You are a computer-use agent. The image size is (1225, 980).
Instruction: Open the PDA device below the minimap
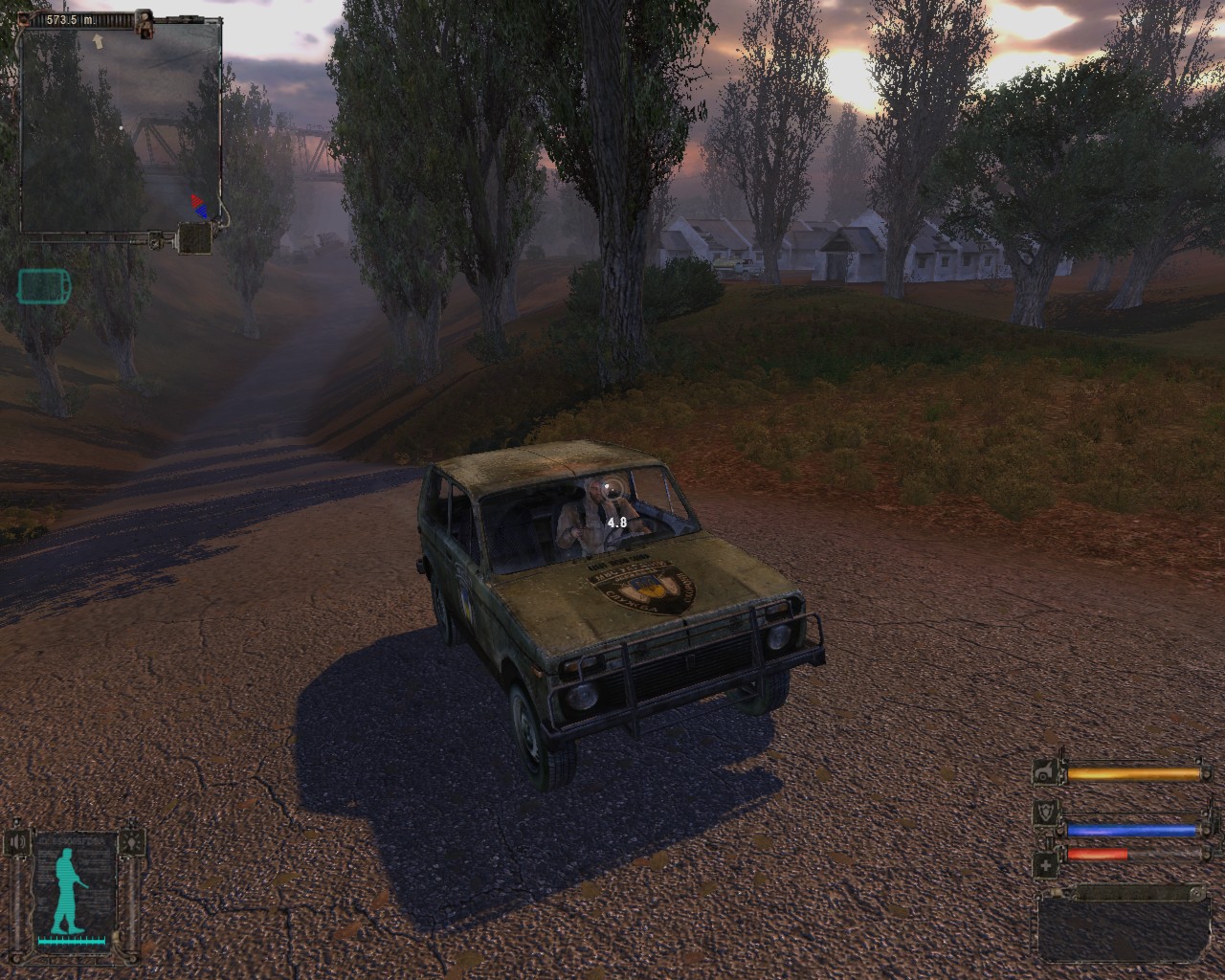(x=195, y=238)
